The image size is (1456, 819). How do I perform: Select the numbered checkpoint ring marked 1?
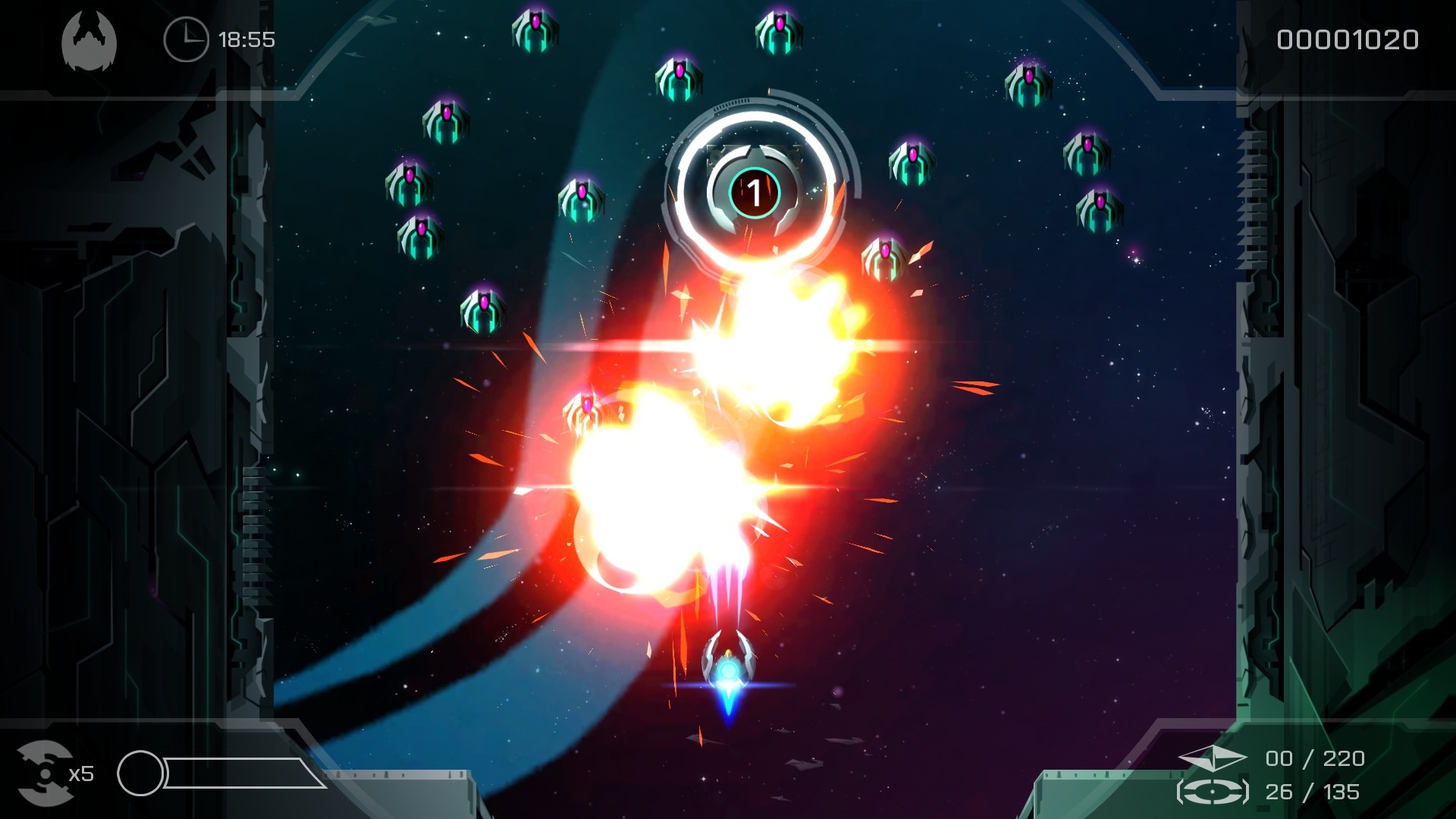coord(754,193)
